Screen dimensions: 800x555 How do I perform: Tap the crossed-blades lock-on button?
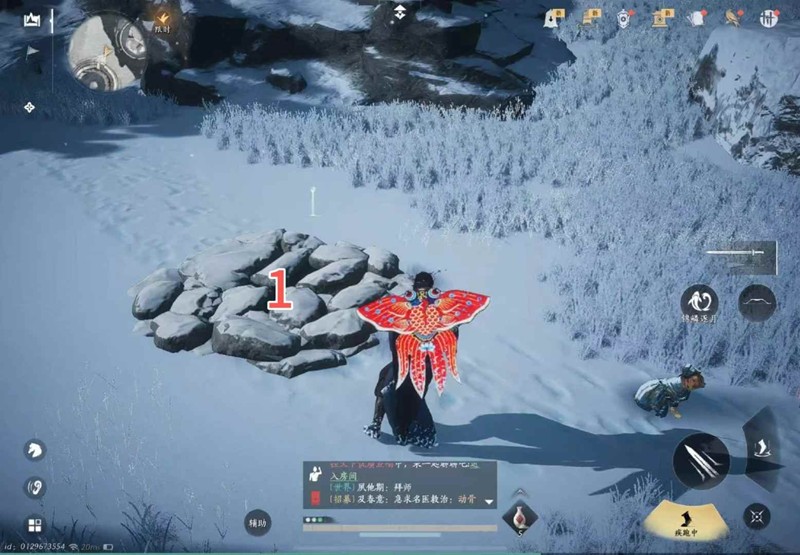[x=757, y=516]
